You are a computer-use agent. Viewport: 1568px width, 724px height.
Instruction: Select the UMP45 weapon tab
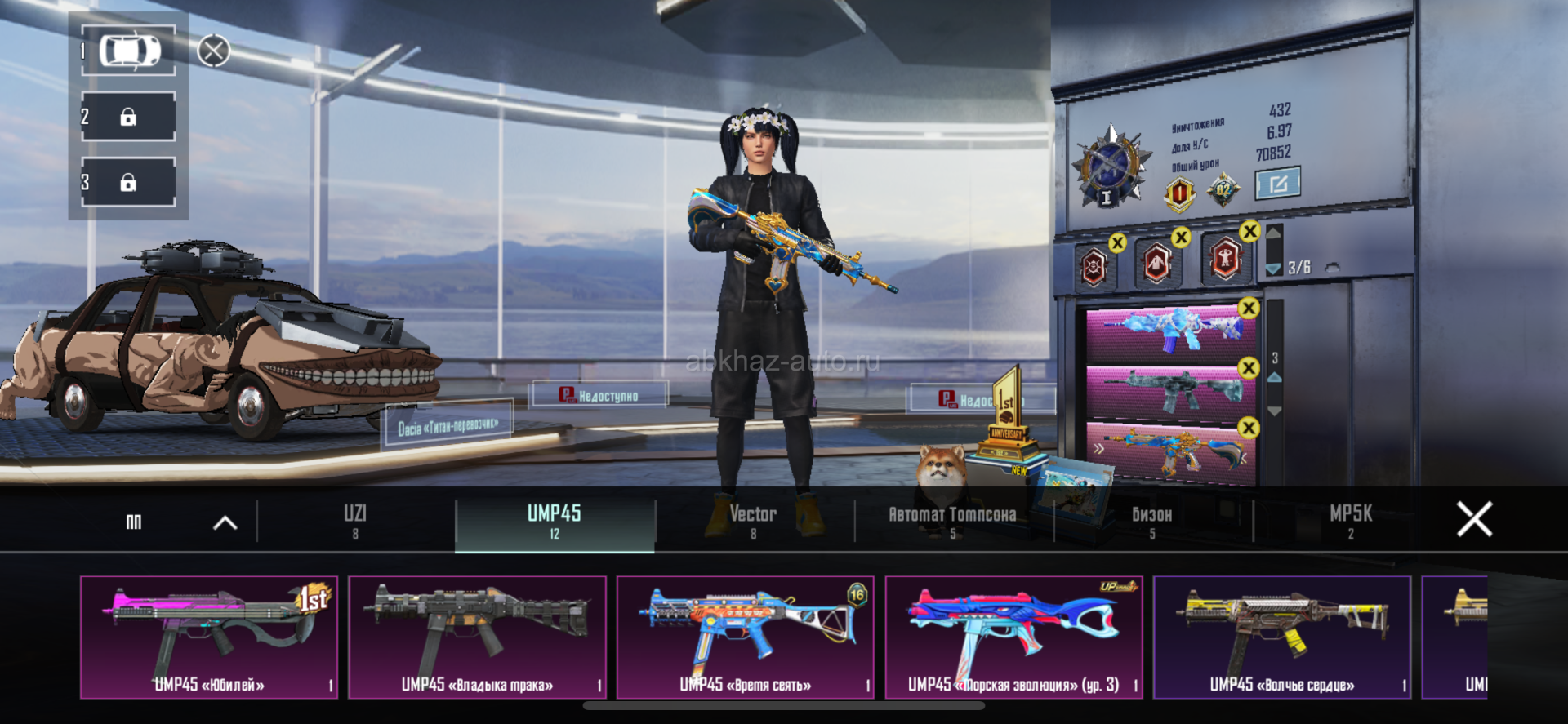point(555,521)
